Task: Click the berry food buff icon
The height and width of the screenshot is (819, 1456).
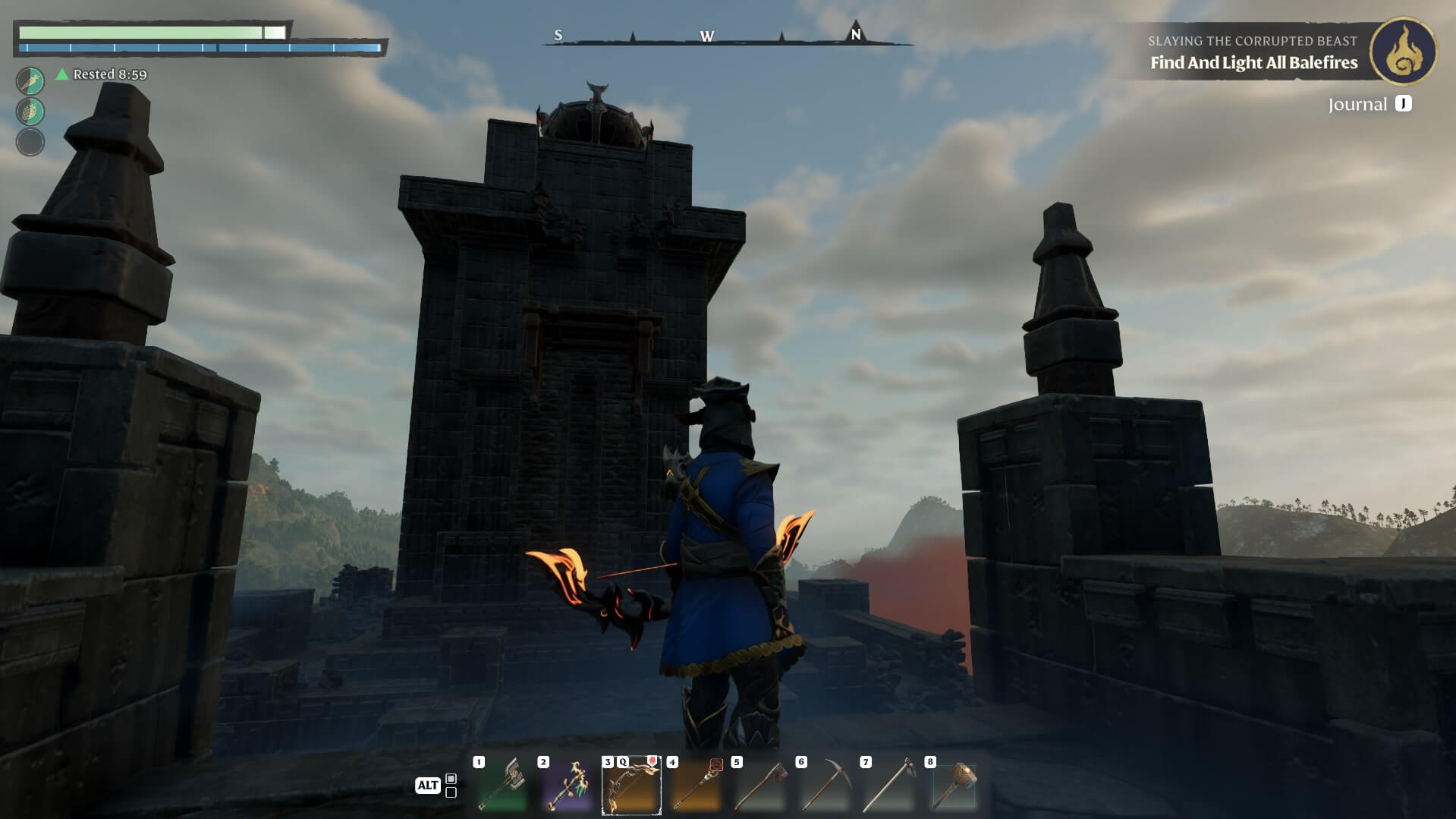Action: 30,112
